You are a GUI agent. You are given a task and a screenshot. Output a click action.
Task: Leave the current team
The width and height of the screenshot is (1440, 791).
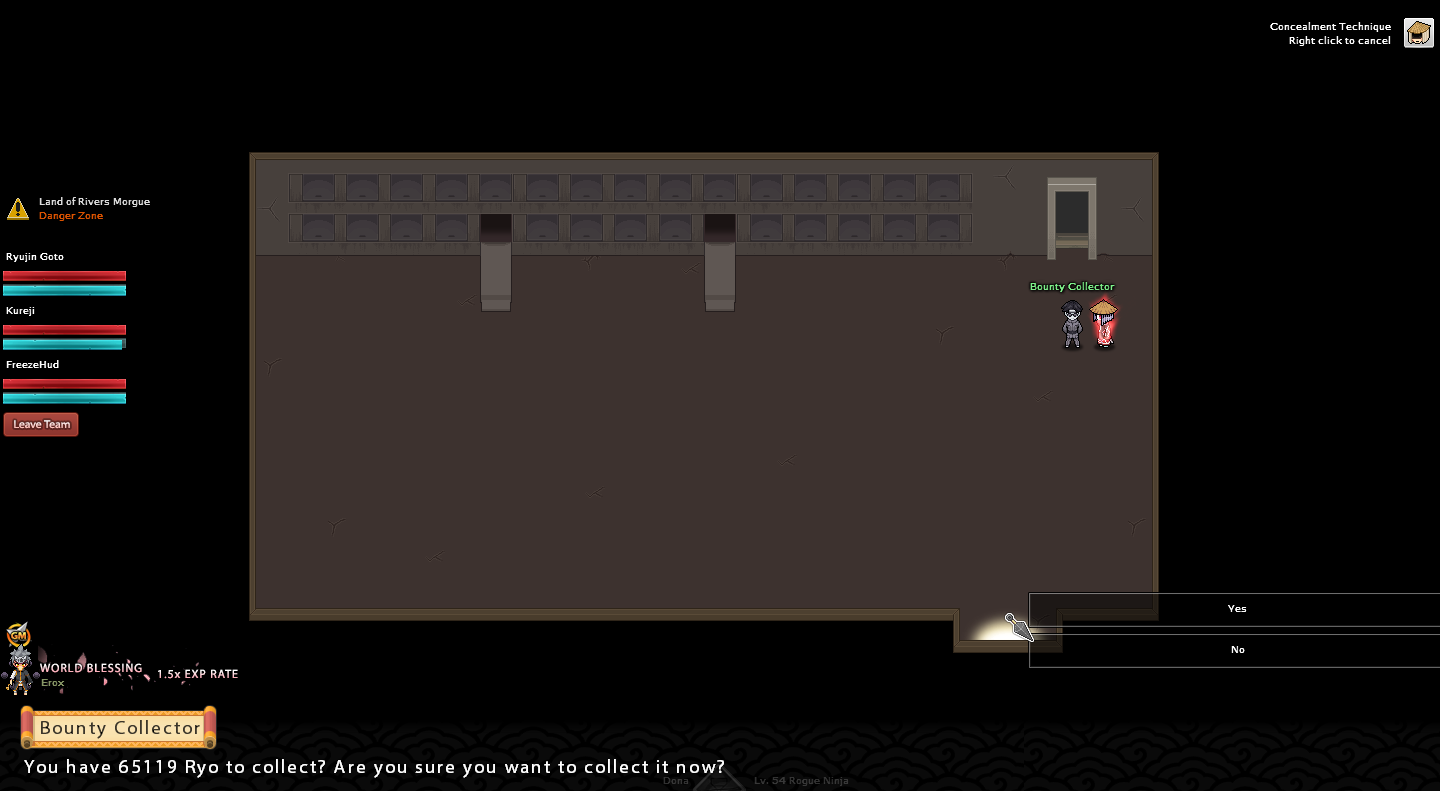point(41,424)
